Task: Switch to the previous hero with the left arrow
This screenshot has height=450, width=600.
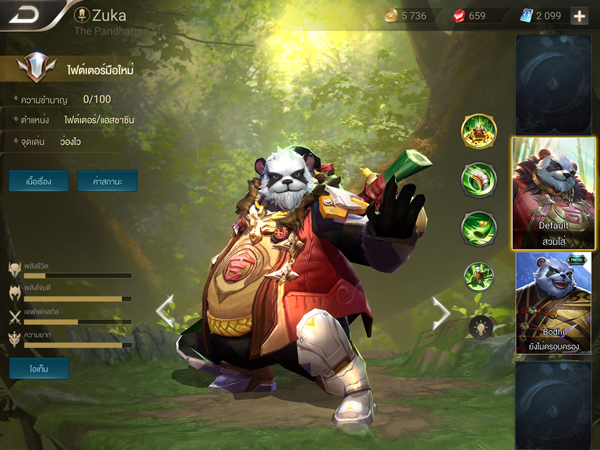Action: click(165, 311)
